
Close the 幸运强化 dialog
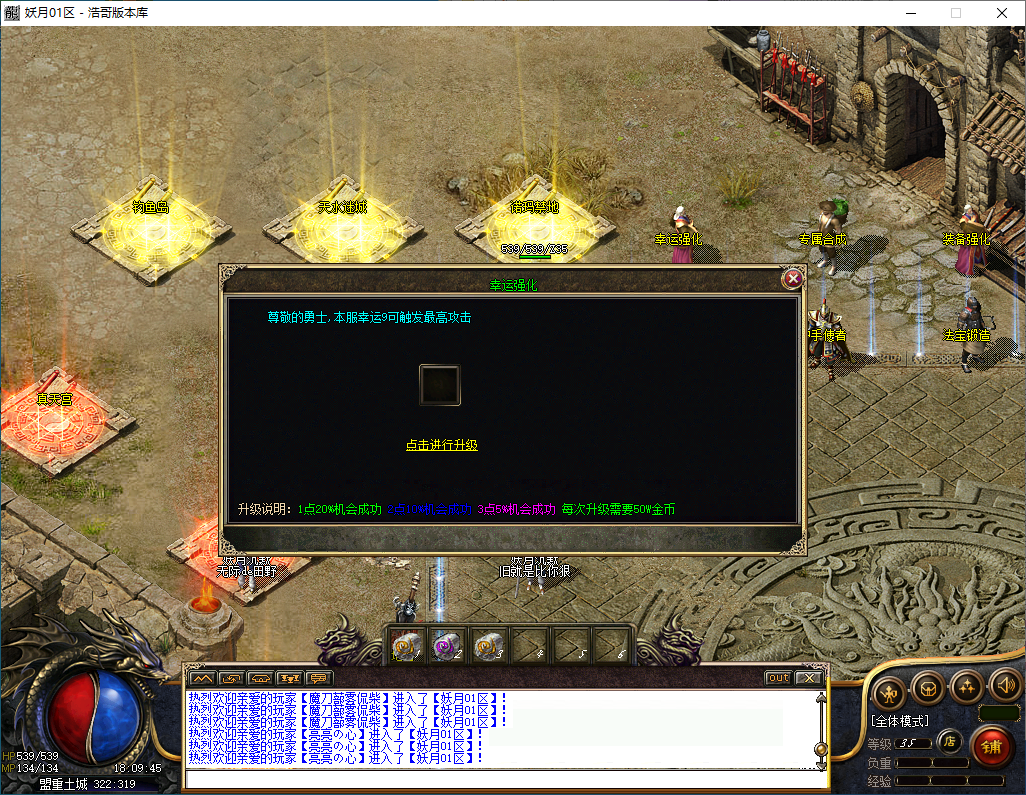(x=793, y=279)
